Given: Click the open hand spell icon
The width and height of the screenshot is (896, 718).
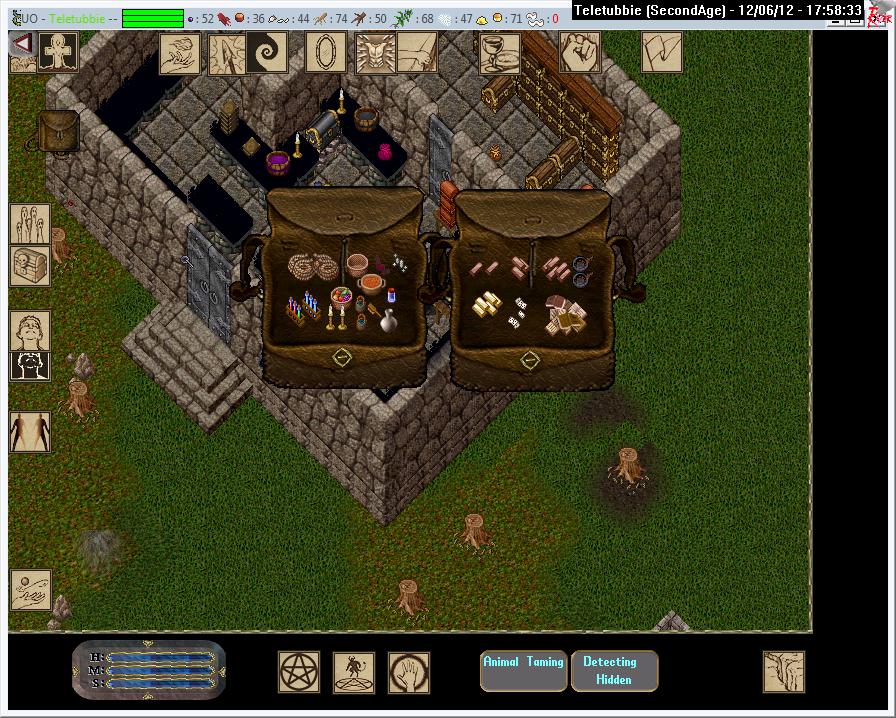Looking at the screenshot, I should point(409,672).
